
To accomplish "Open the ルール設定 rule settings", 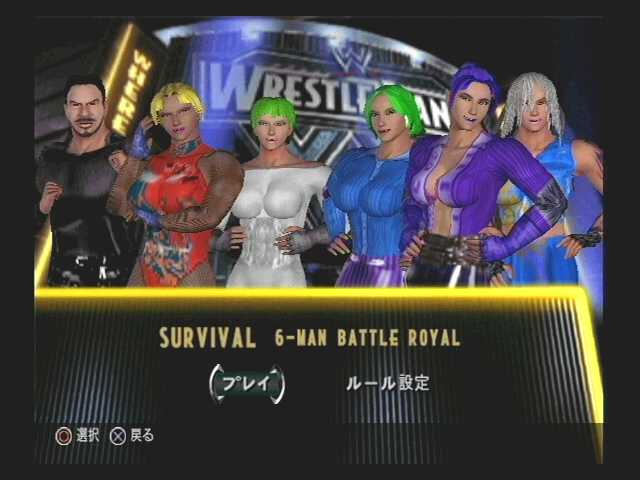I will [x=387, y=383].
